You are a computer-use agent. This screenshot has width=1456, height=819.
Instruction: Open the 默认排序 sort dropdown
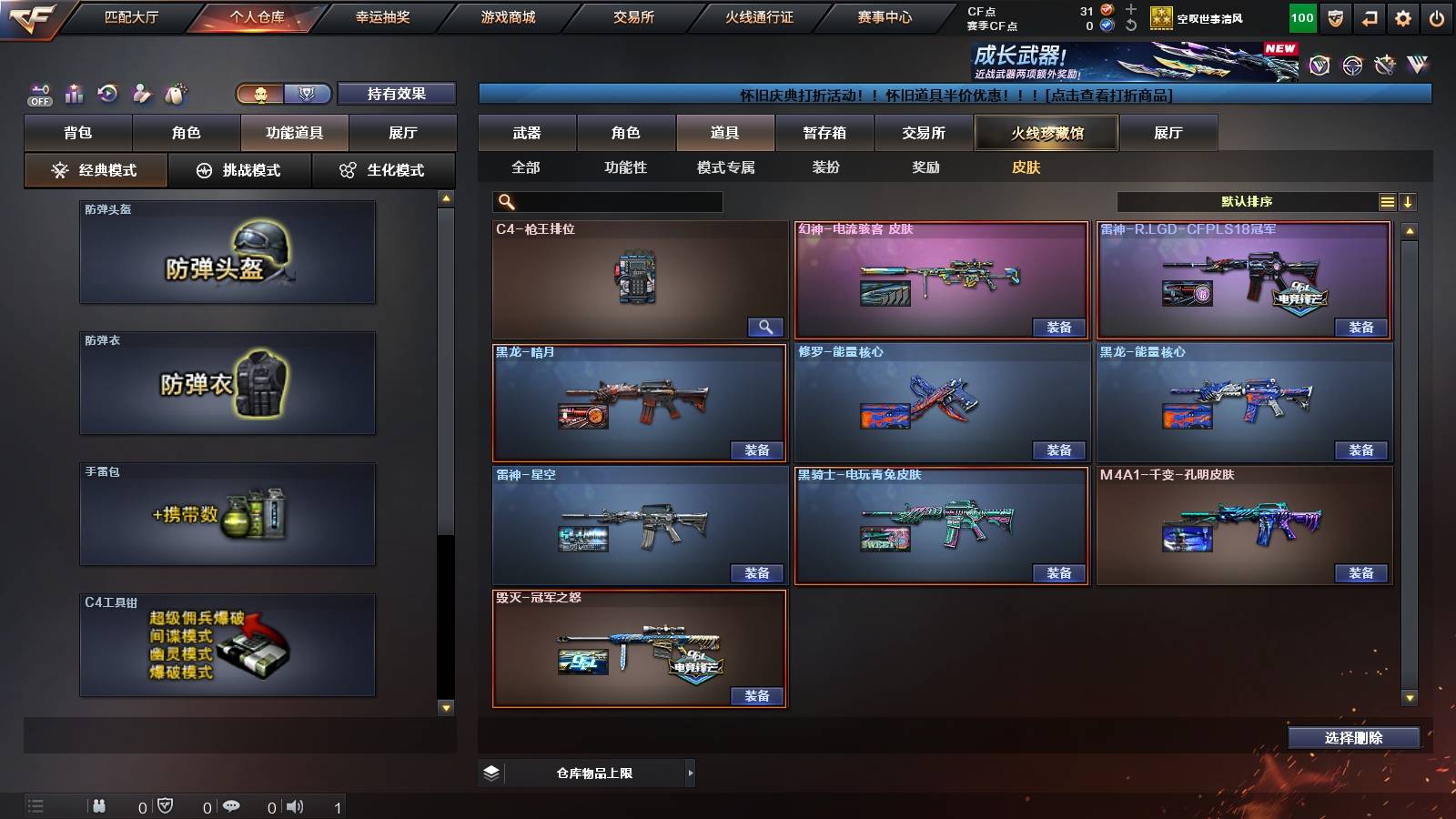click(1247, 199)
